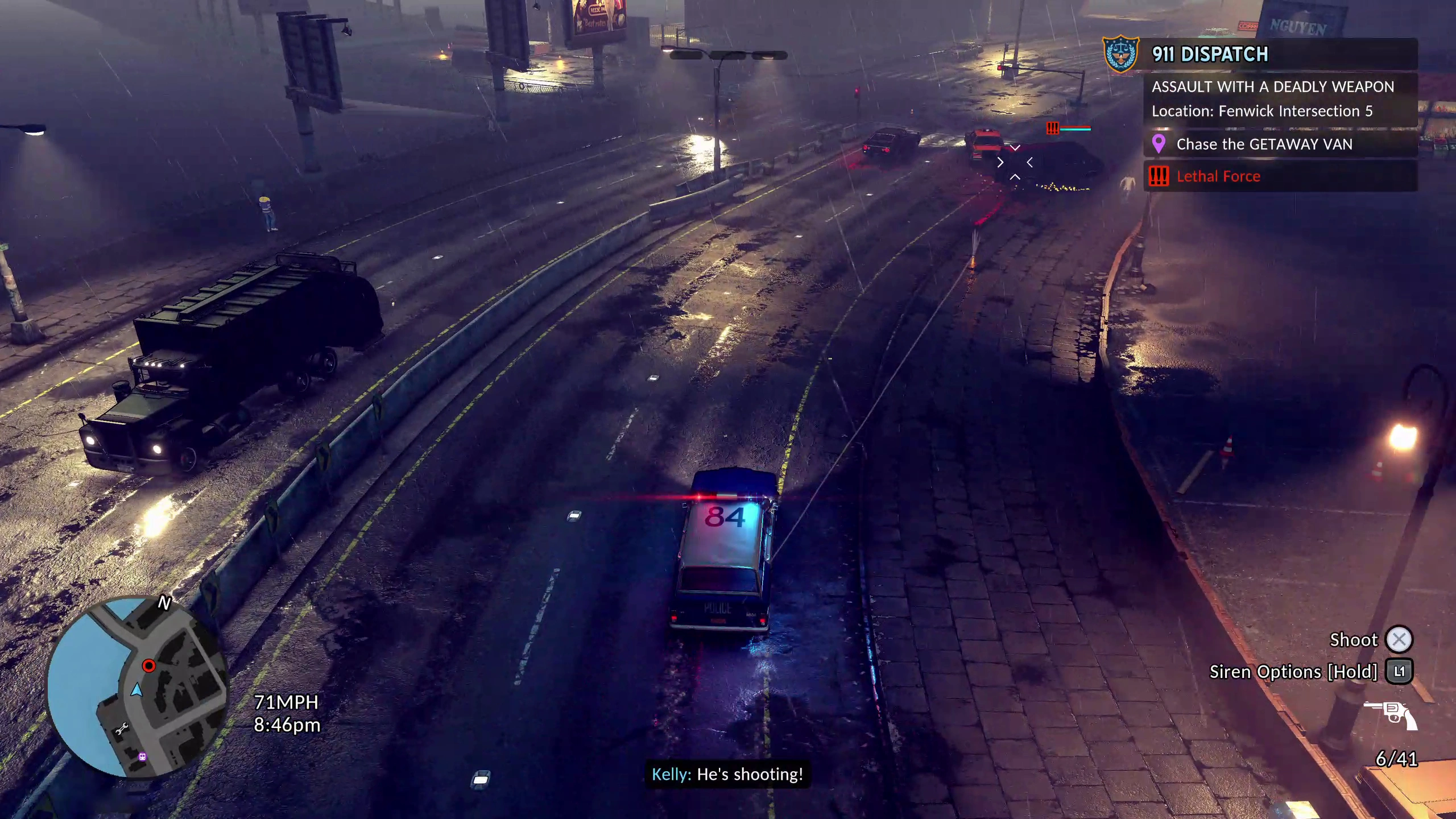
Task: Select the red objective marker on minimap
Action: pos(148,665)
